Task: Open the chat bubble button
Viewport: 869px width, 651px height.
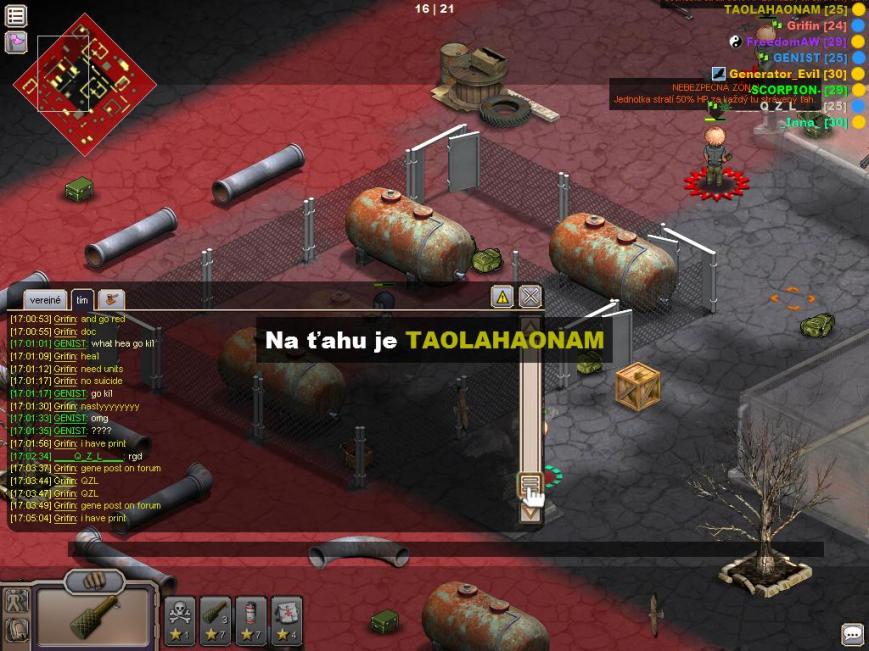Action: coord(852,634)
